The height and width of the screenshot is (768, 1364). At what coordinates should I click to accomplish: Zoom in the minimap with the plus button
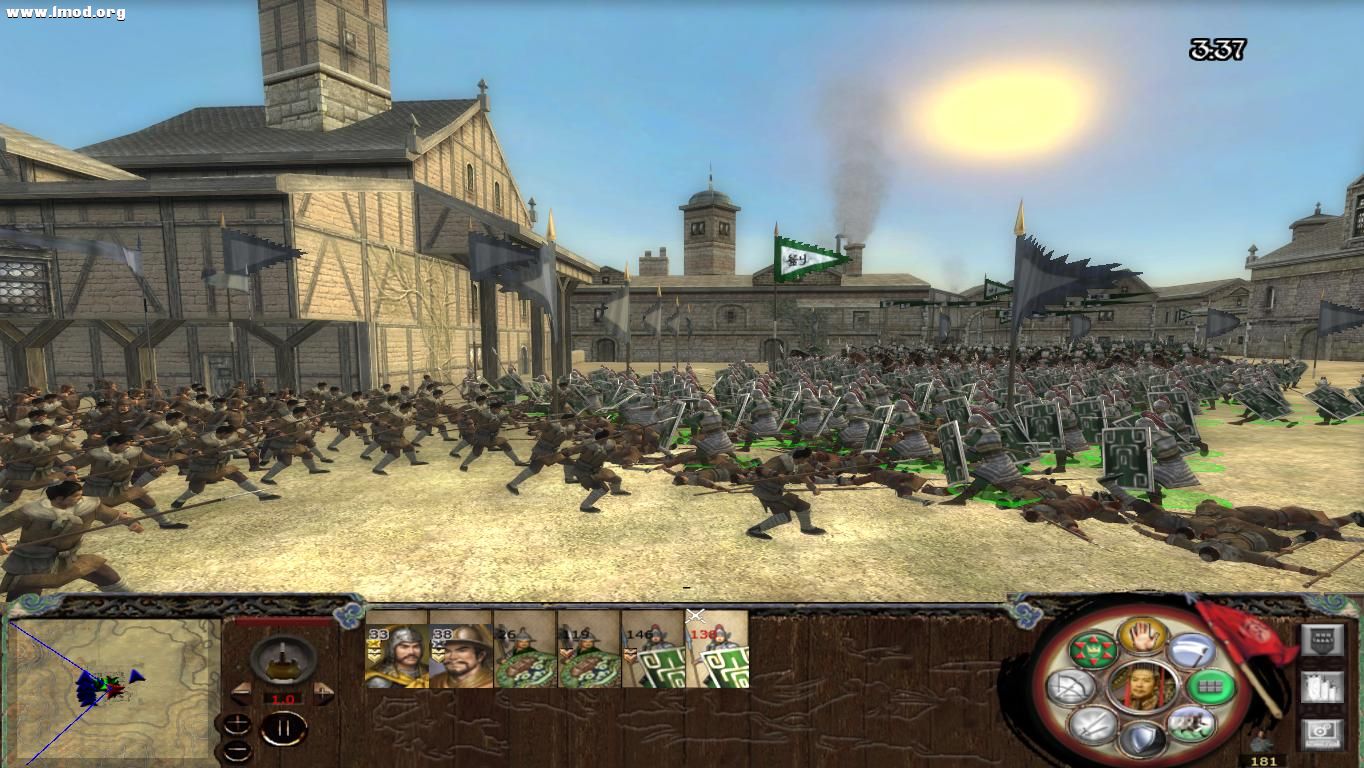237,724
